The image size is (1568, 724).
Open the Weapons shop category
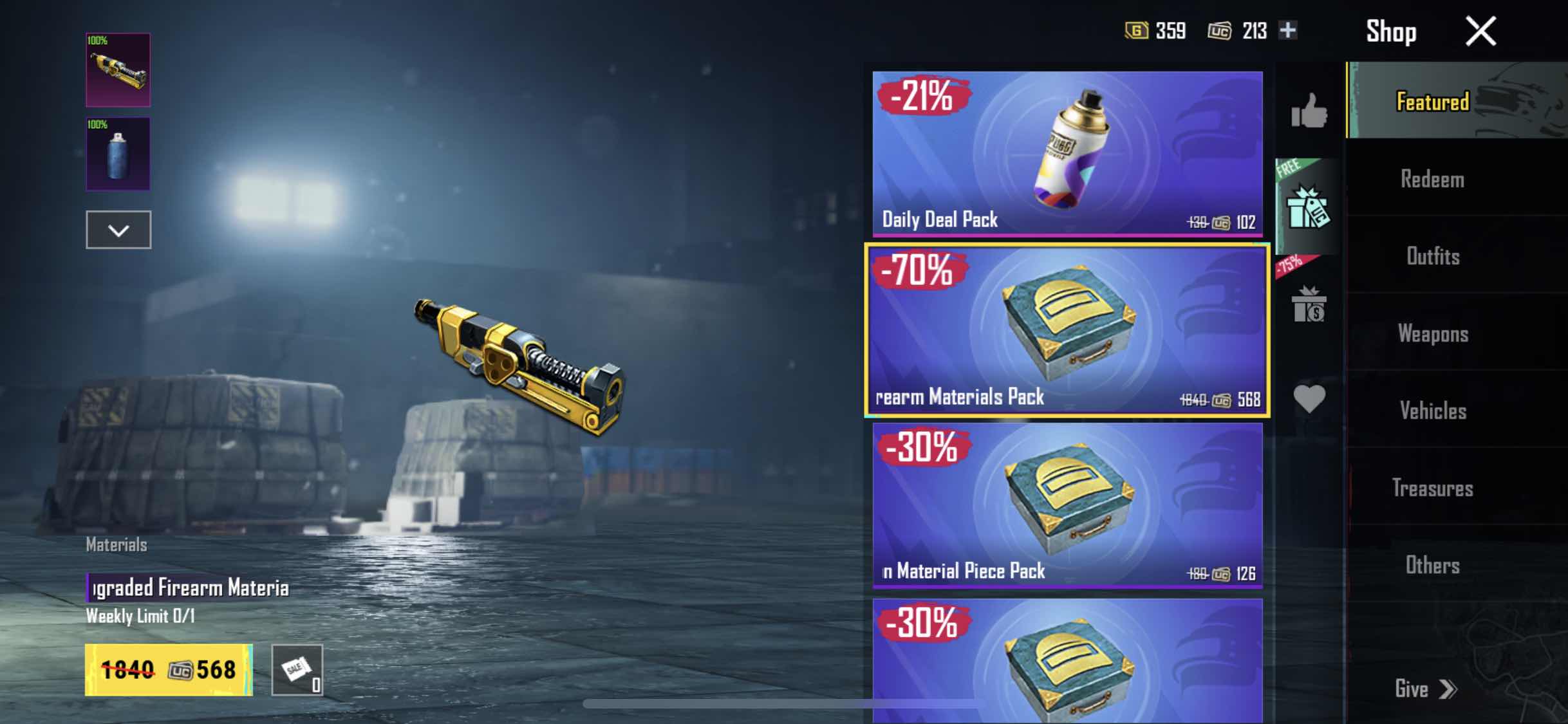(1433, 333)
